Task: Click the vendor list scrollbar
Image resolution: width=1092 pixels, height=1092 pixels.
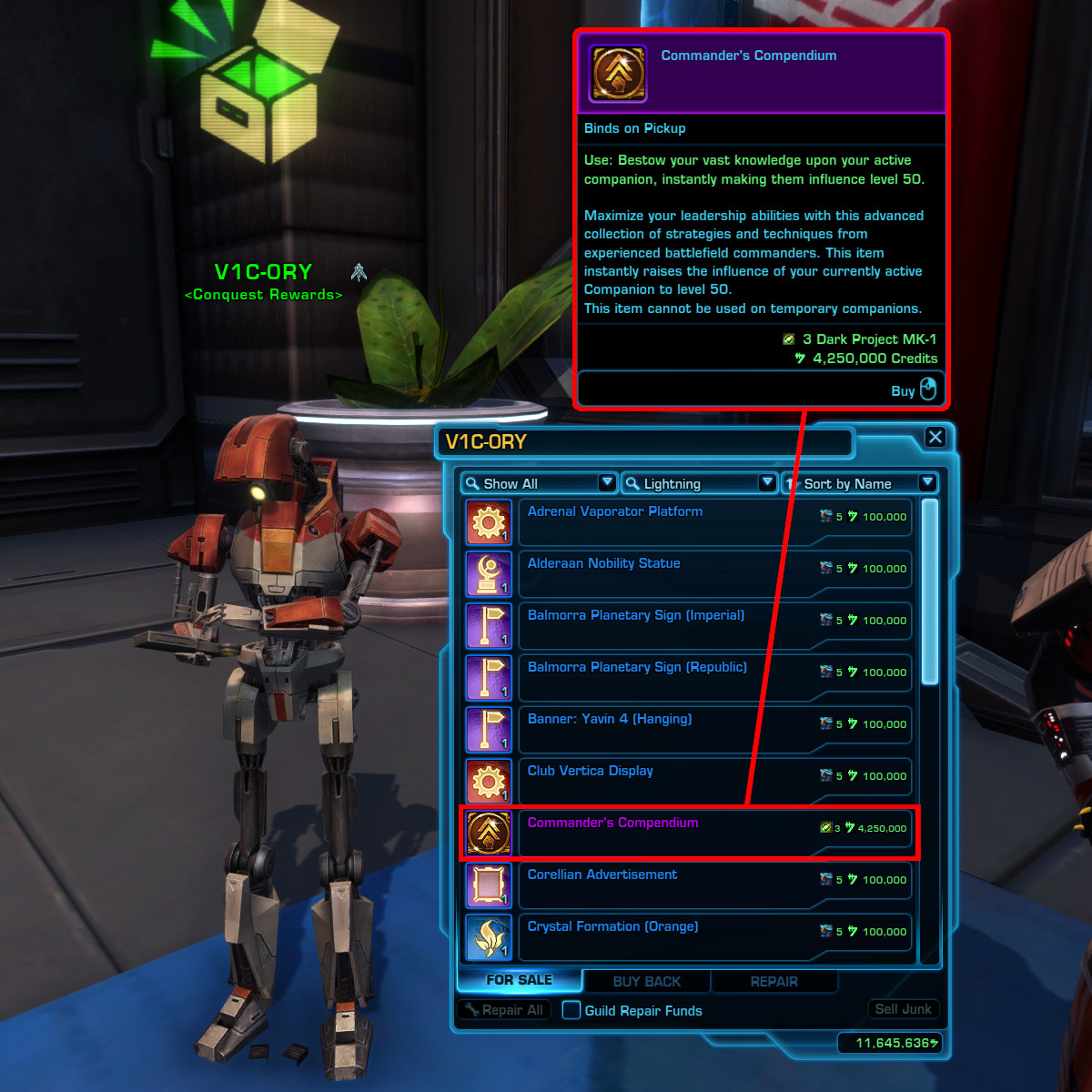Action: click(x=929, y=591)
